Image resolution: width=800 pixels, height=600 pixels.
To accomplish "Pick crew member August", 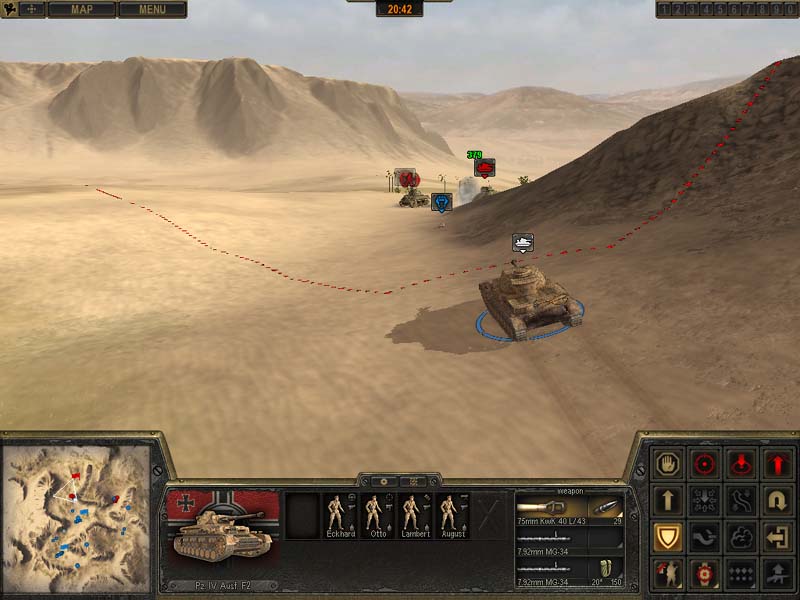I will click(x=453, y=514).
